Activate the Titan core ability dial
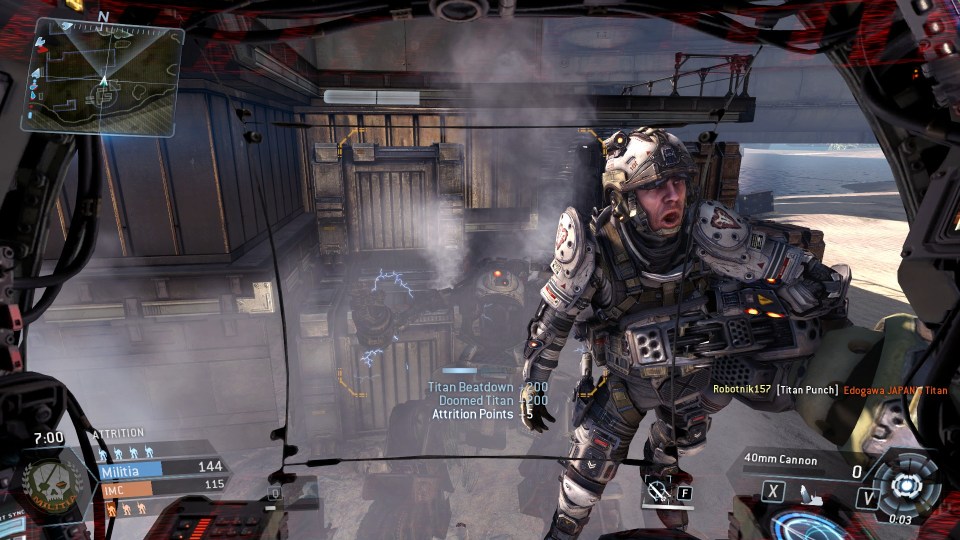The height and width of the screenshot is (540, 960). pos(905,485)
